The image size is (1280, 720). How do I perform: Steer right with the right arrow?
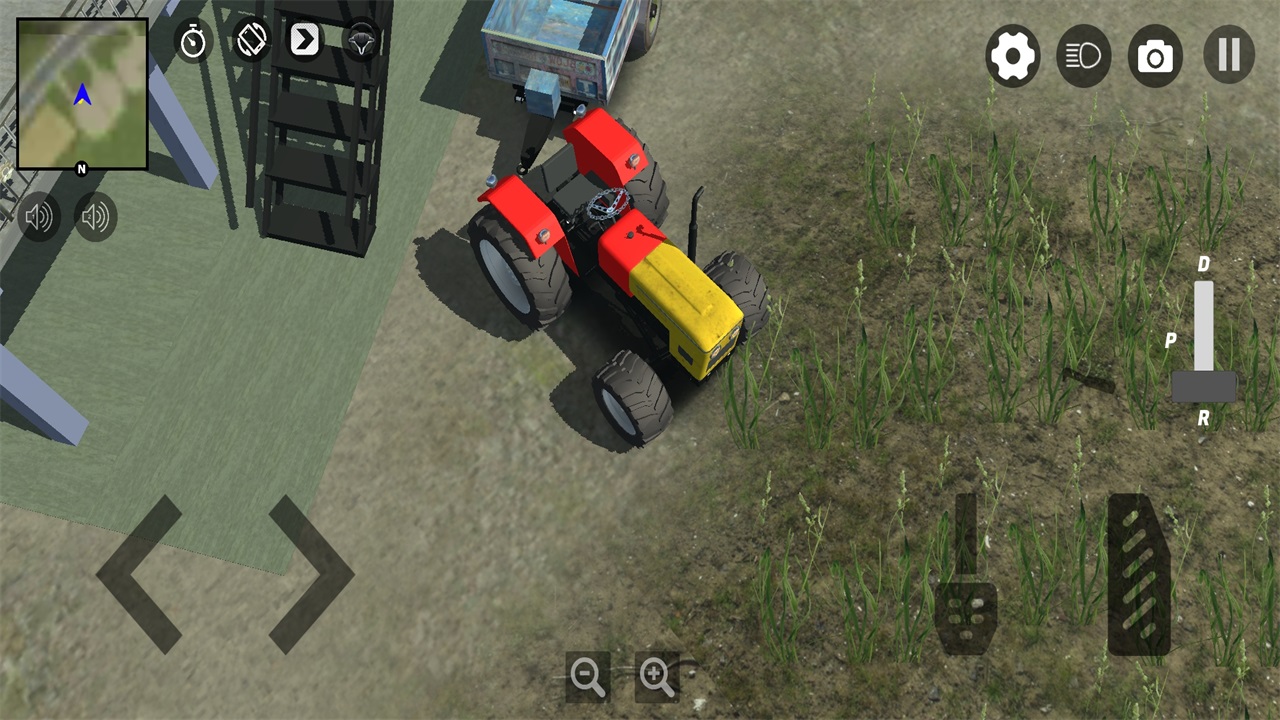tap(311, 574)
